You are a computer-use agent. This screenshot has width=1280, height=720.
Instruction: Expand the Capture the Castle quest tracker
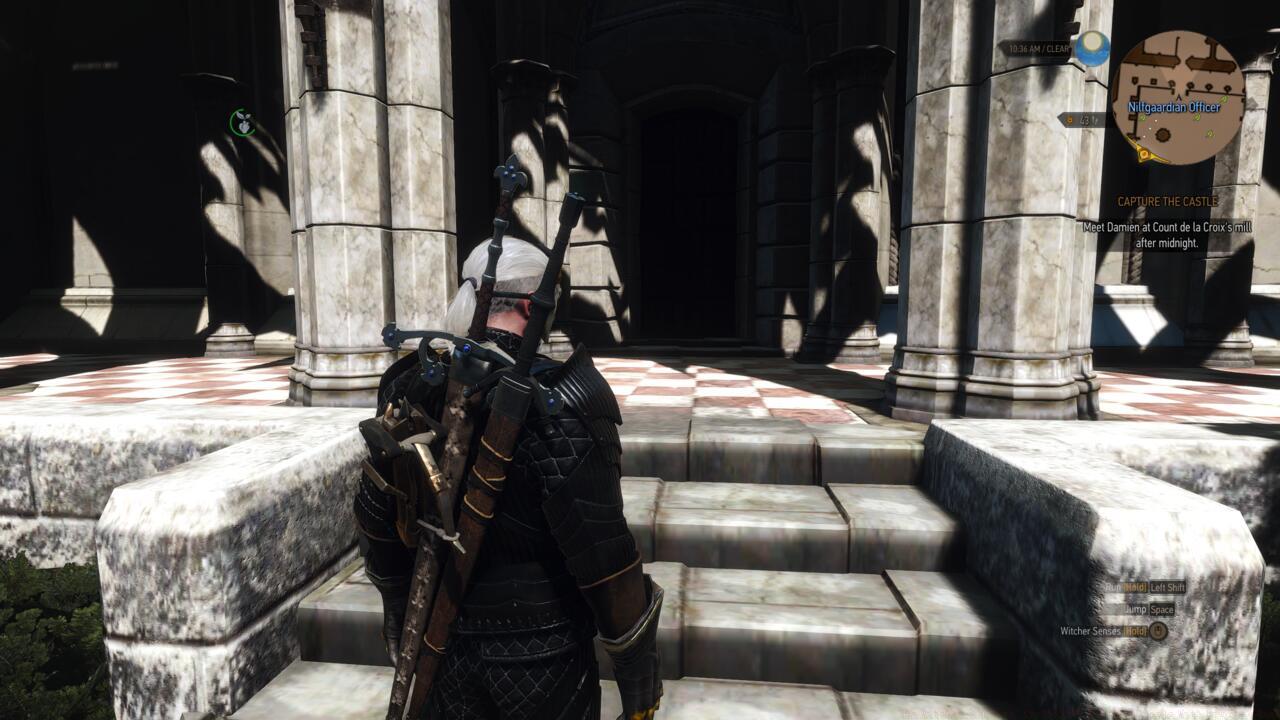click(x=1167, y=200)
